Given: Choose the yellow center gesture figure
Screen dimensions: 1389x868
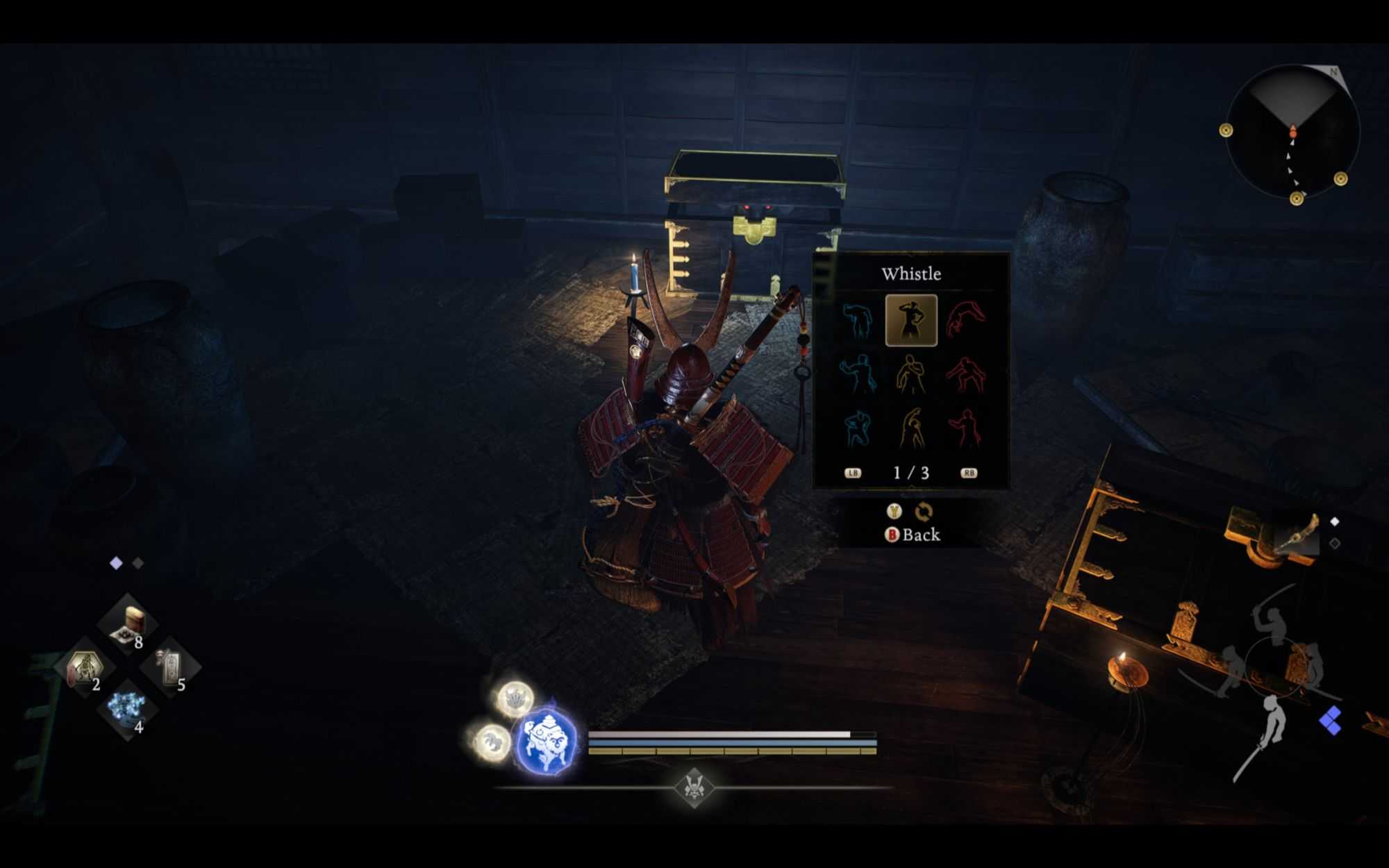Looking at the screenshot, I should [910, 374].
